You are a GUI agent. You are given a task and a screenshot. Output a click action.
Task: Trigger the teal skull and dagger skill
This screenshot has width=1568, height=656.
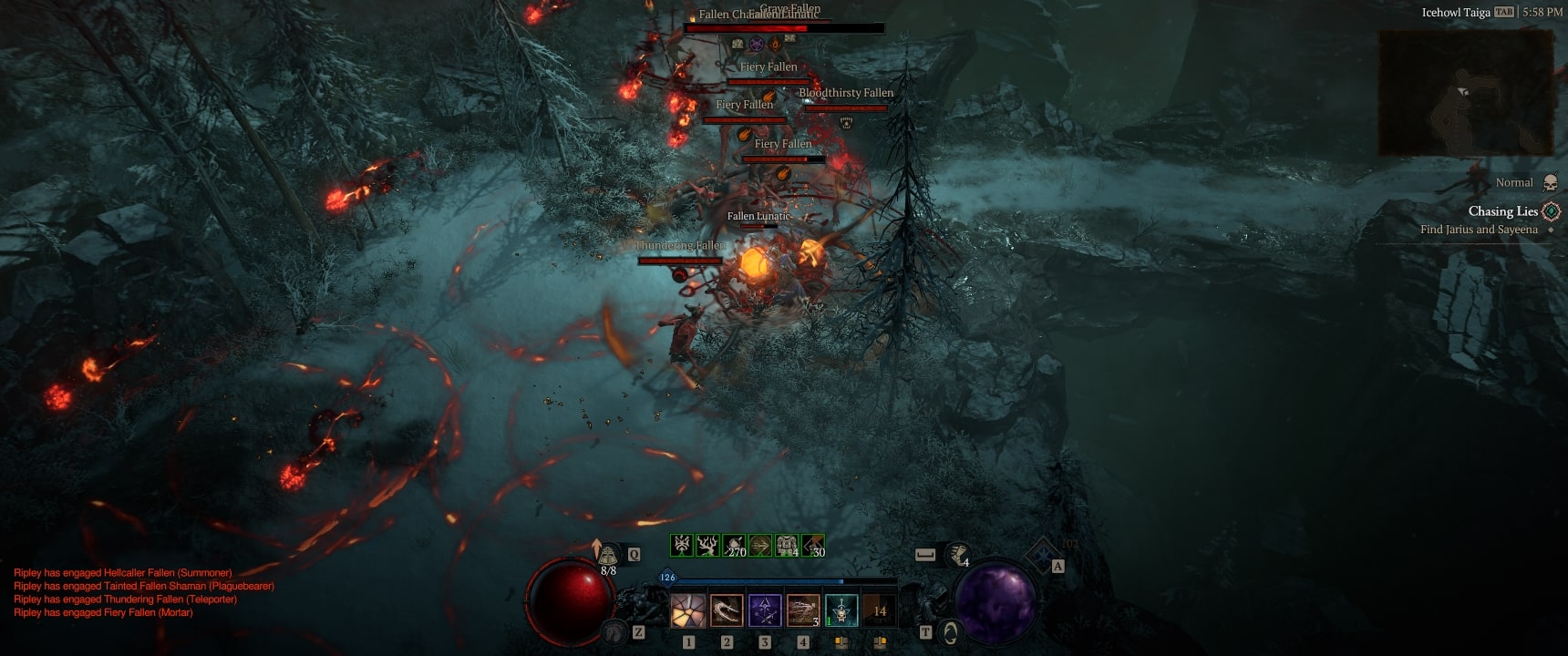[841, 610]
